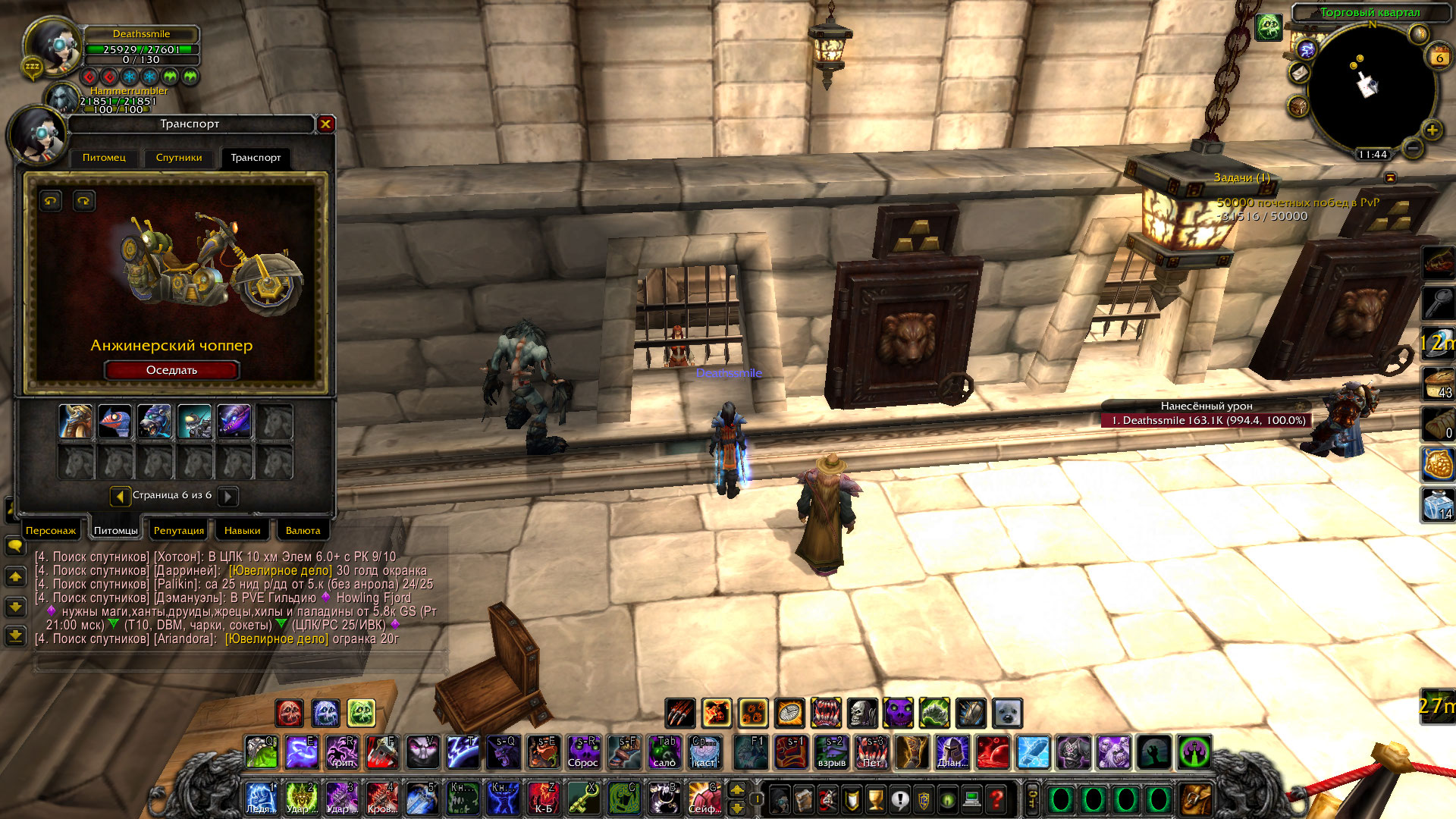Show the Валюта tab
1456x819 pixels.
[303, 530]
